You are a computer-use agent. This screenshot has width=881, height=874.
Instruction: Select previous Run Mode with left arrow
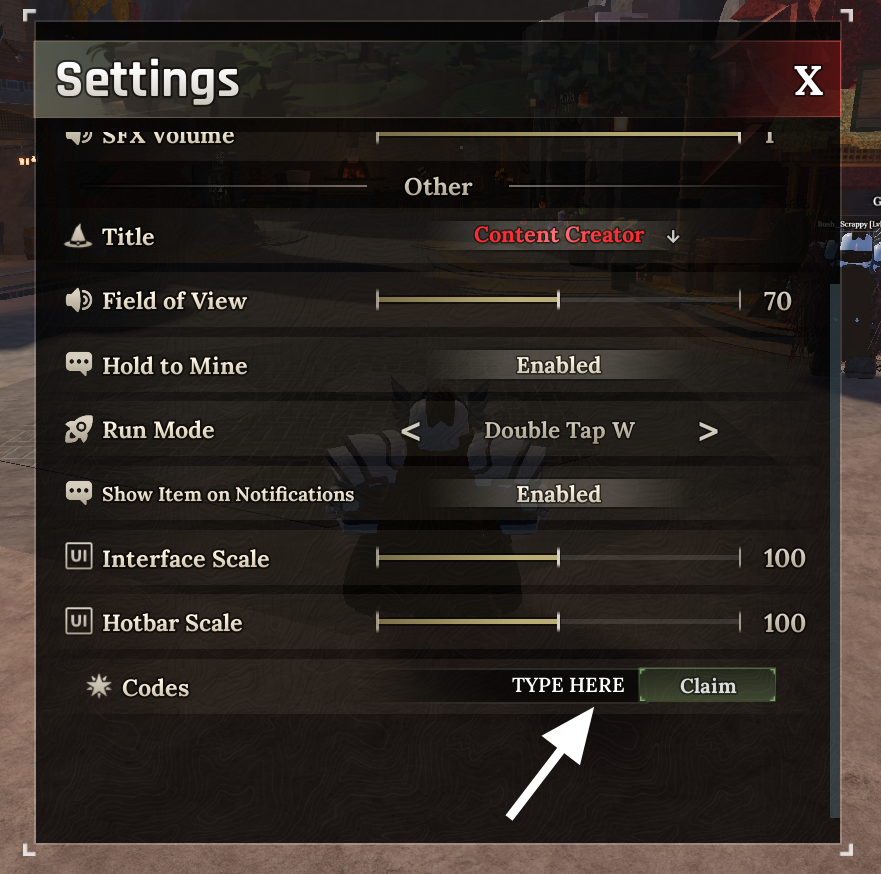[x=410, y=431]
